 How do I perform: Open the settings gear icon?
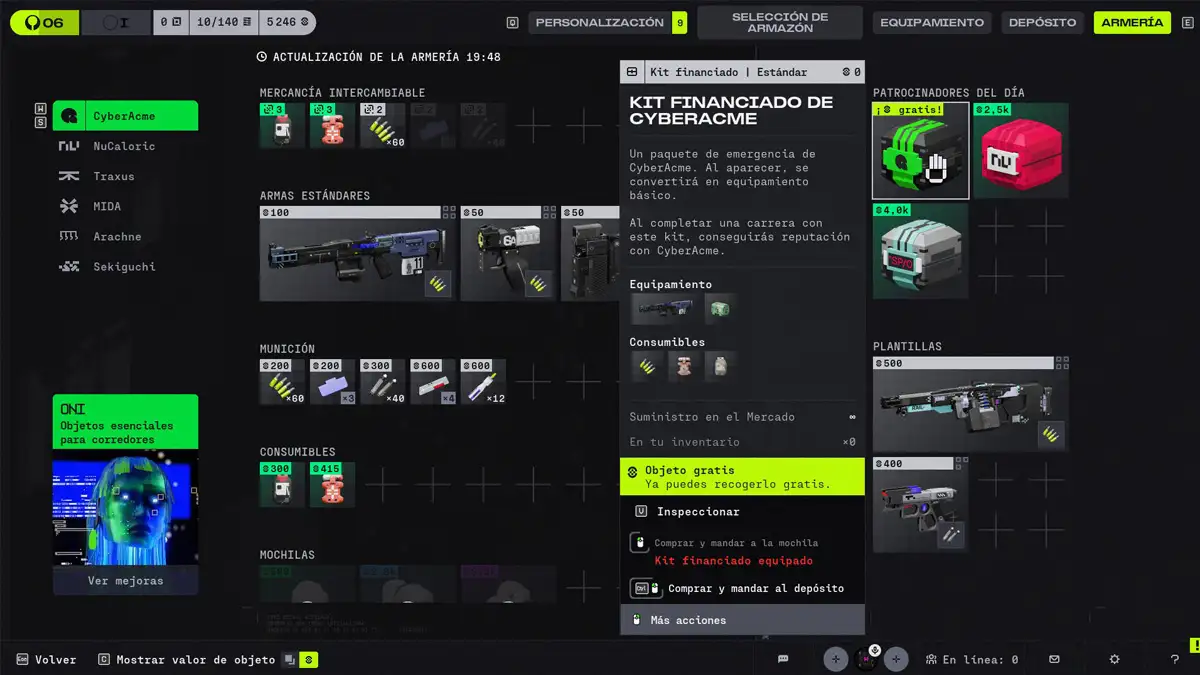(x=1115, y=659)
